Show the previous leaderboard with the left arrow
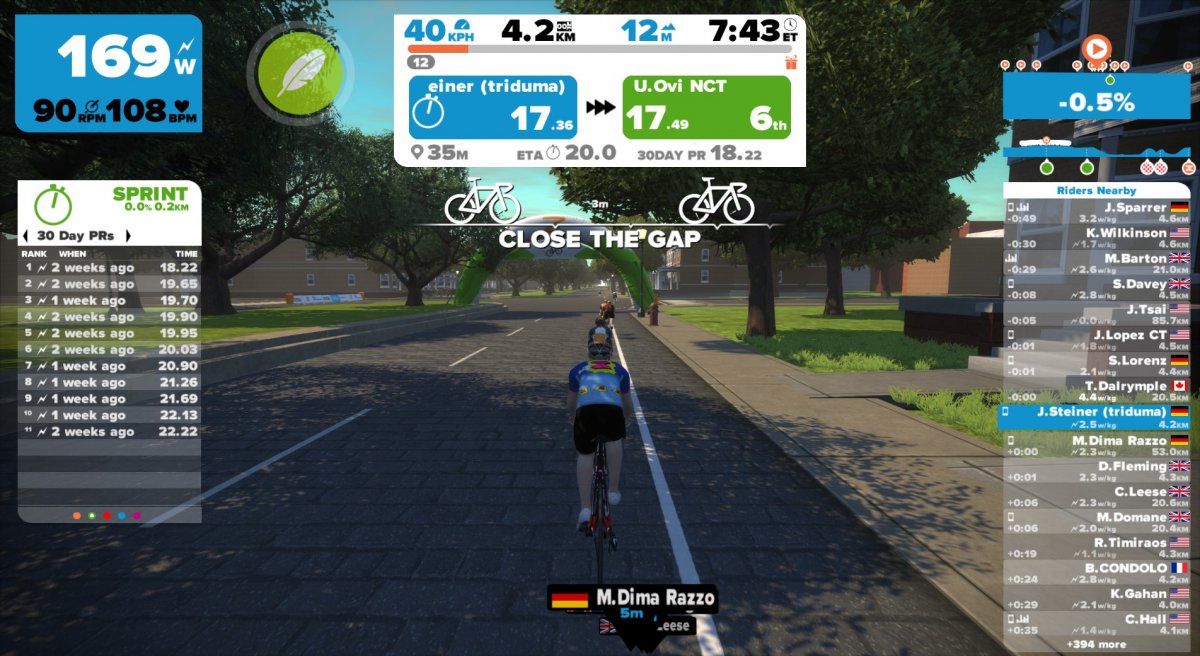Image resolution: width=1200 pixels, height=656 pixels. tap(25, 236)
